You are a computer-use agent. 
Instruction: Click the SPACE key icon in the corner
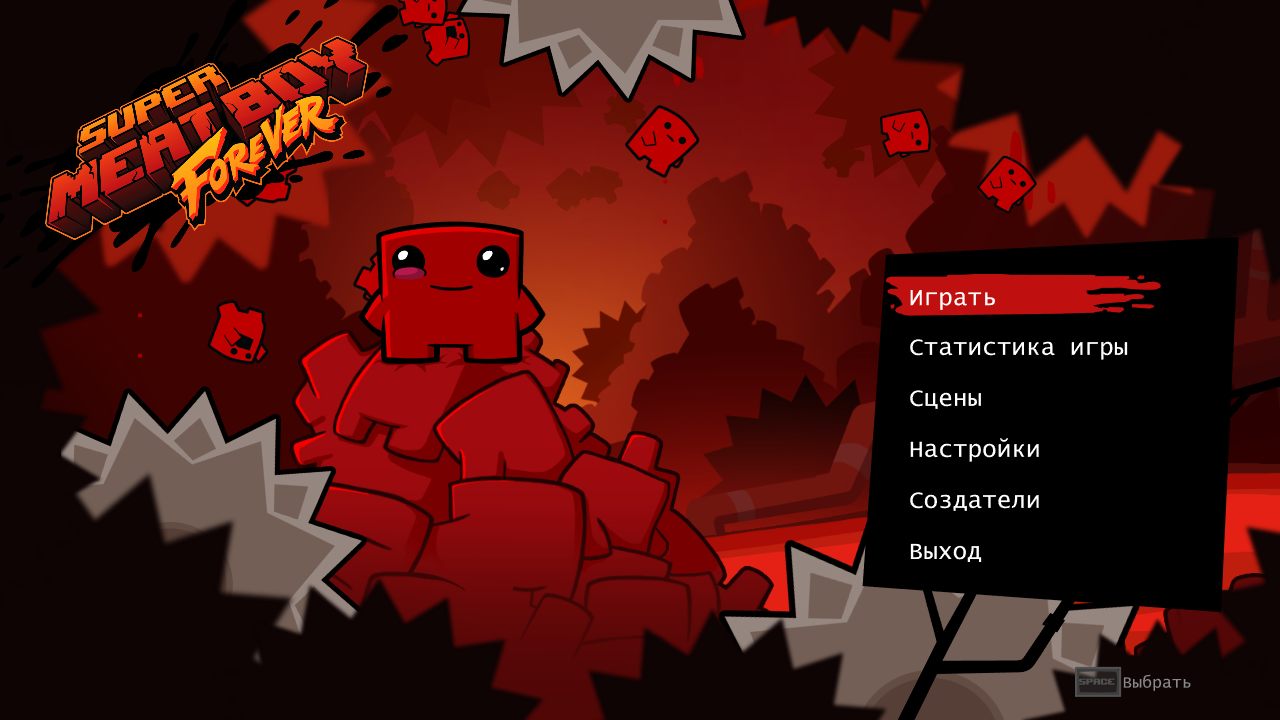(1096, 683)
